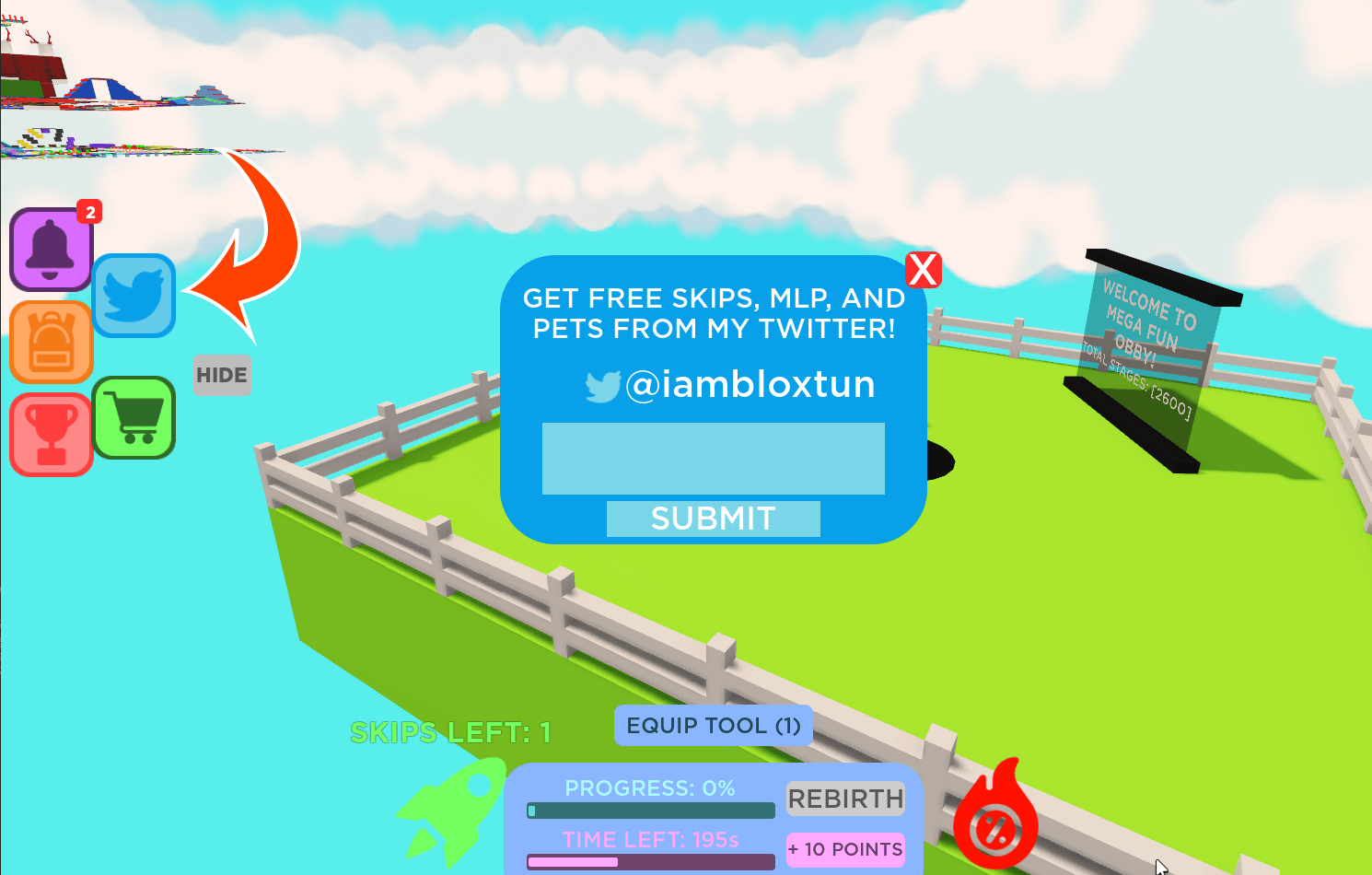Click the notification badge showing 2

[89, 213]
